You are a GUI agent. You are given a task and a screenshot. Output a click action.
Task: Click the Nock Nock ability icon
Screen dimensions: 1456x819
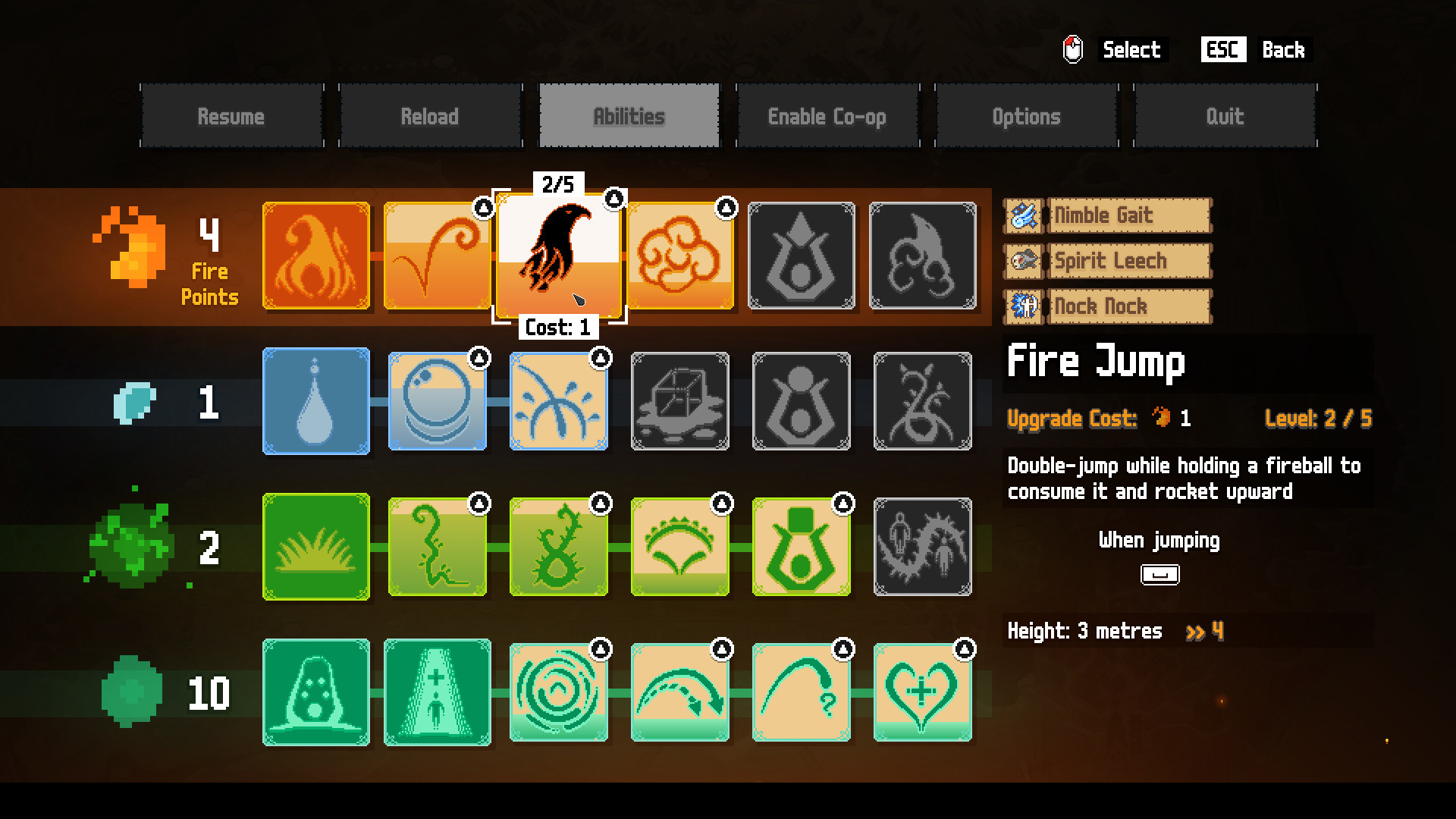(1023, 306)
